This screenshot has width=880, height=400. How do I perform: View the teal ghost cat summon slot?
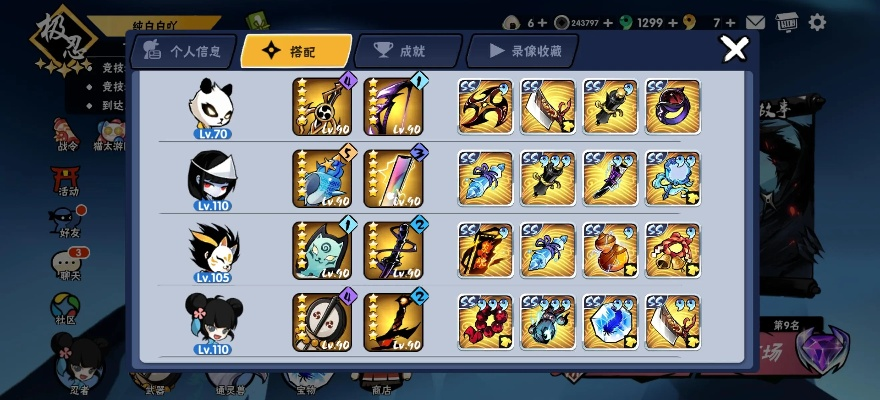tap(321, 250)
